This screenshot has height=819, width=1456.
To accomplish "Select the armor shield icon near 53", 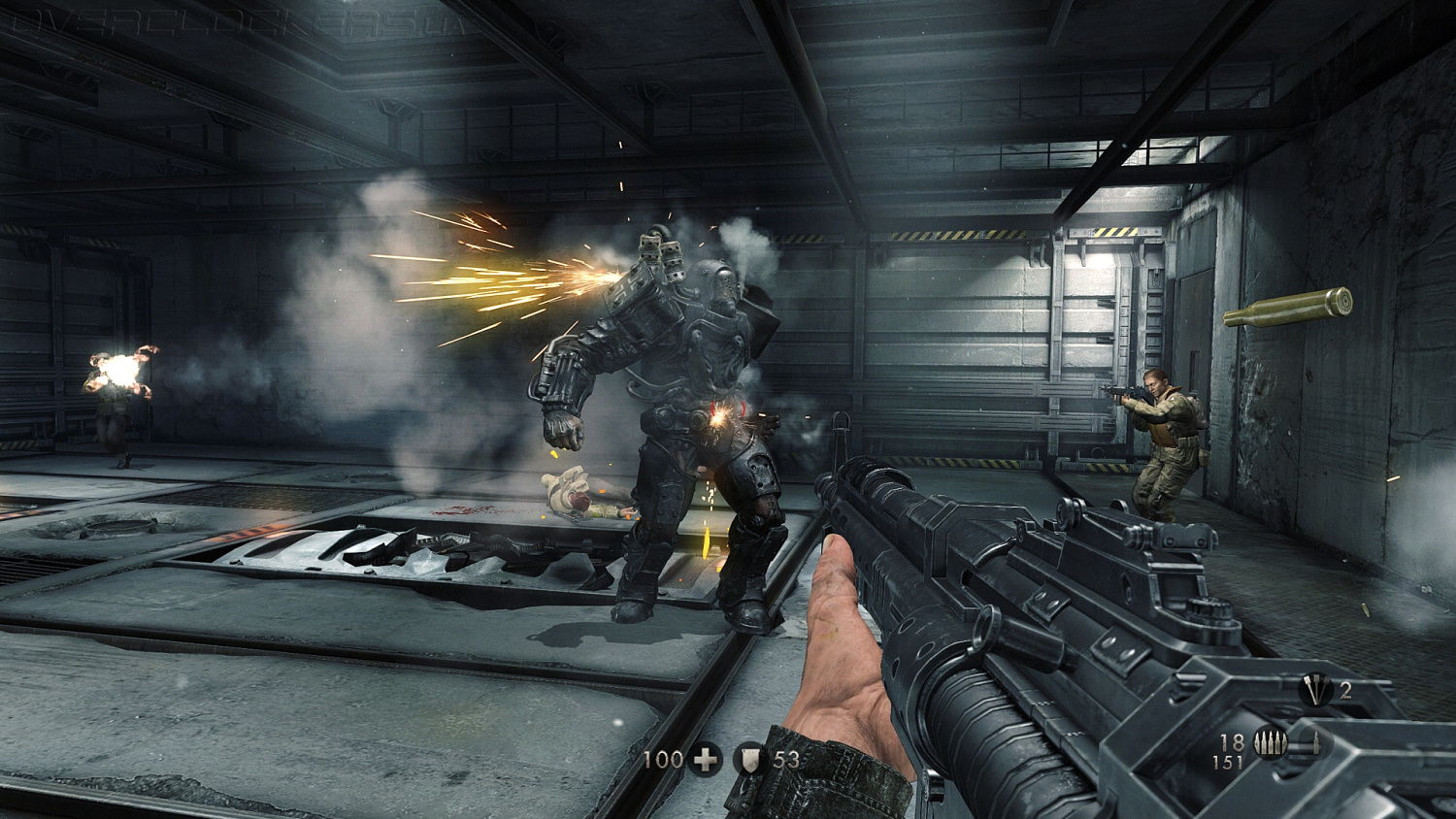I will click(747, 760).
